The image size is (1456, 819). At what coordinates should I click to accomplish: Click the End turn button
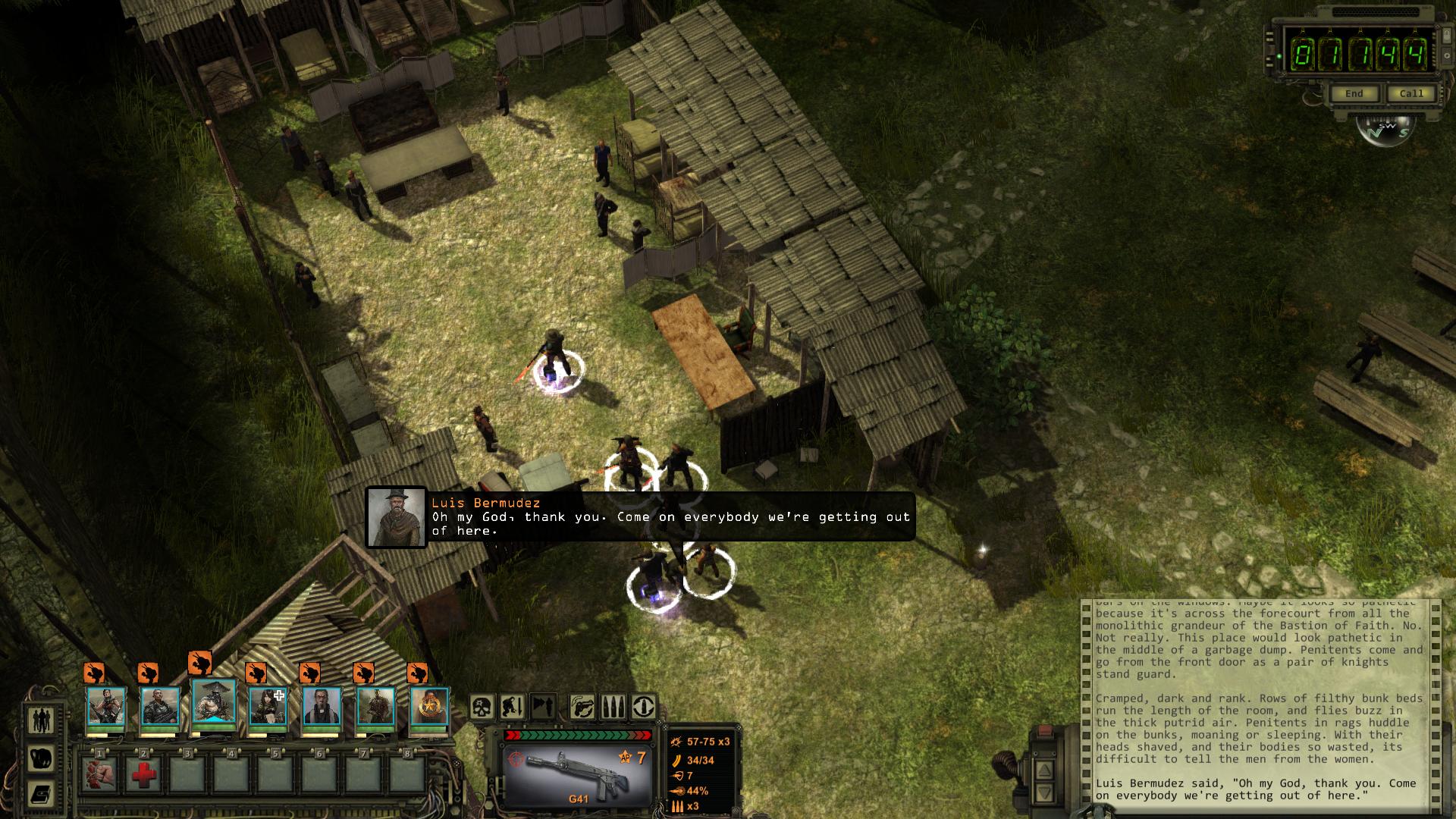pyautogui.click(x=1354, y=94)
